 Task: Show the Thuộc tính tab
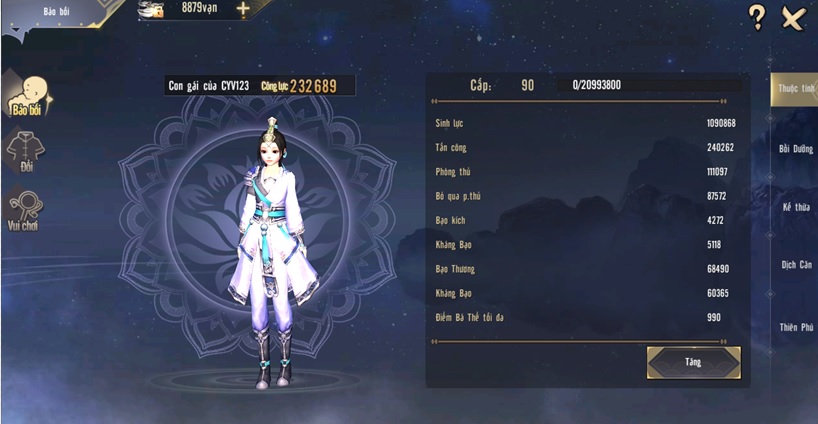[x=796, y=90]
